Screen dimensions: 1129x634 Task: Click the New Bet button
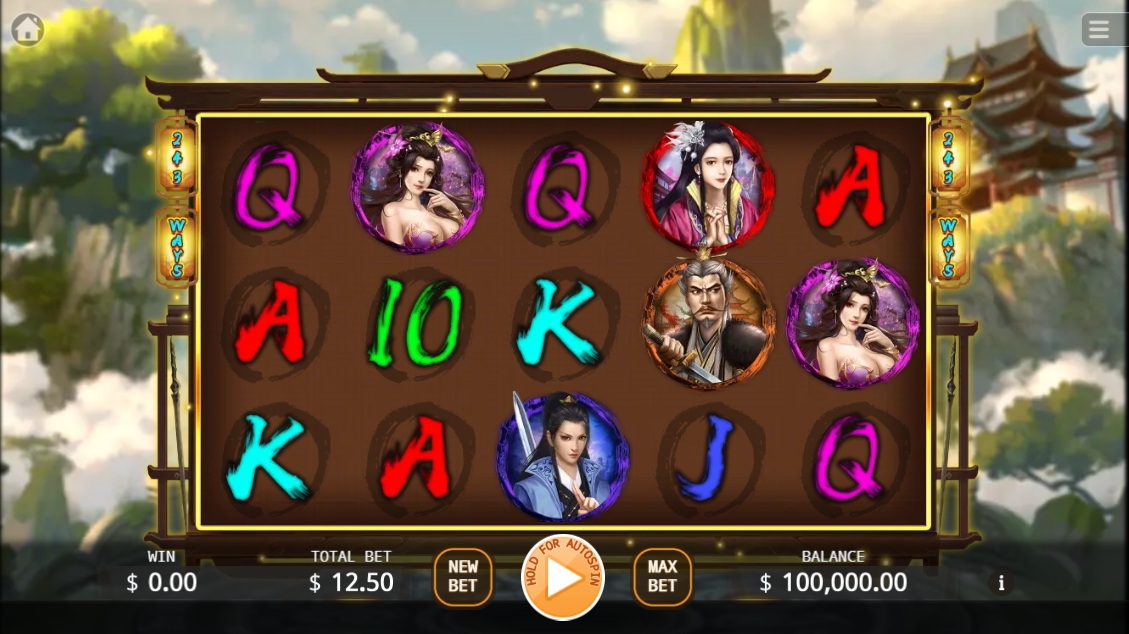(x=463, y=577)
